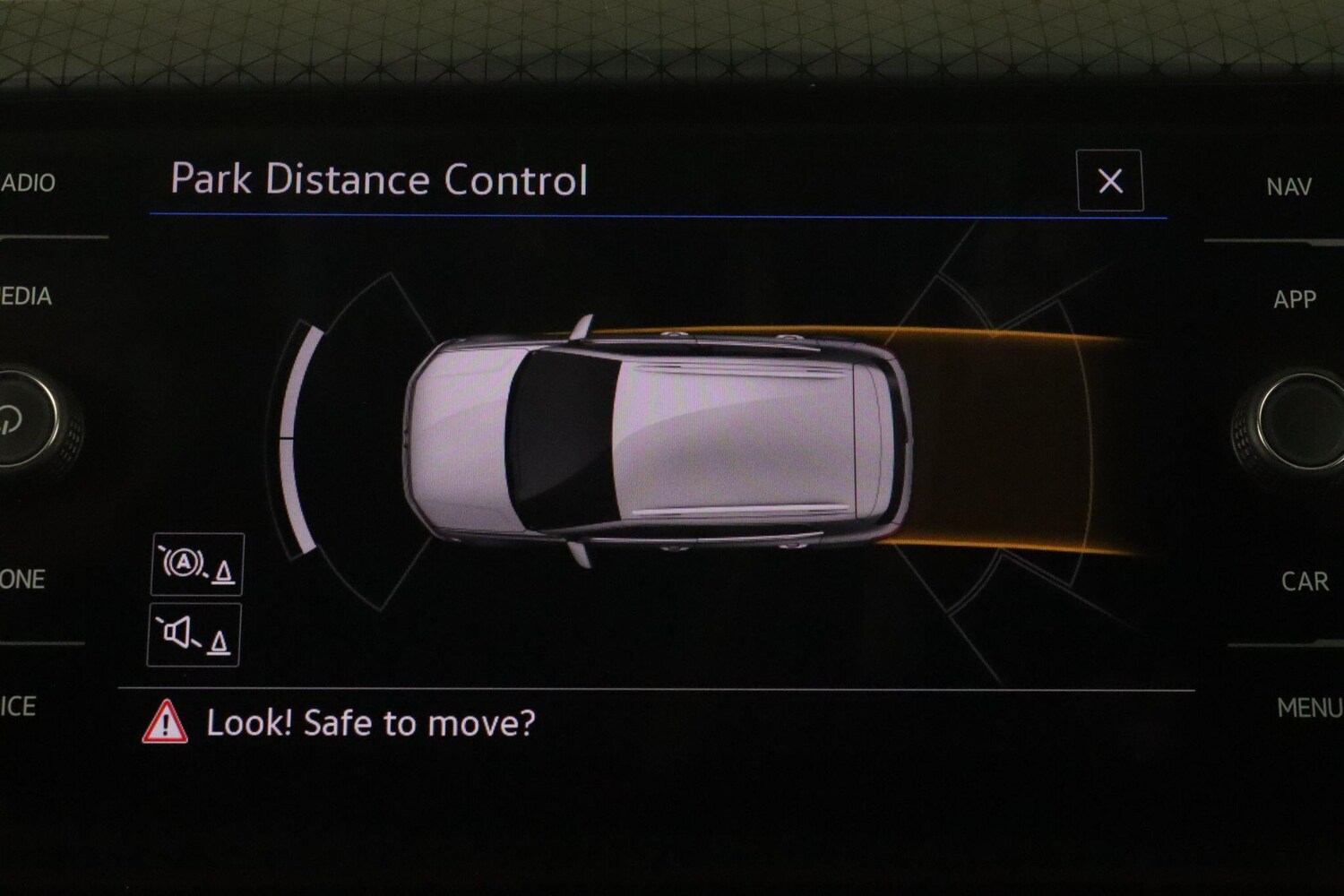Activate the Voice control button

tap(19, 707)
